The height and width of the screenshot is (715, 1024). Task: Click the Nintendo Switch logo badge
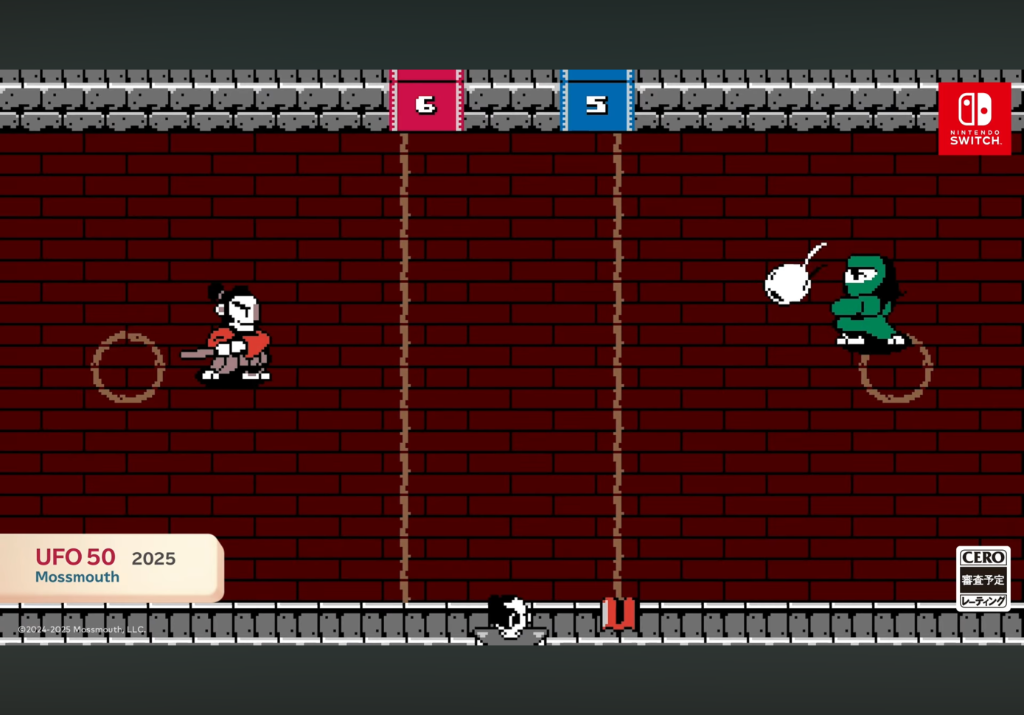(x=974, y=118)
